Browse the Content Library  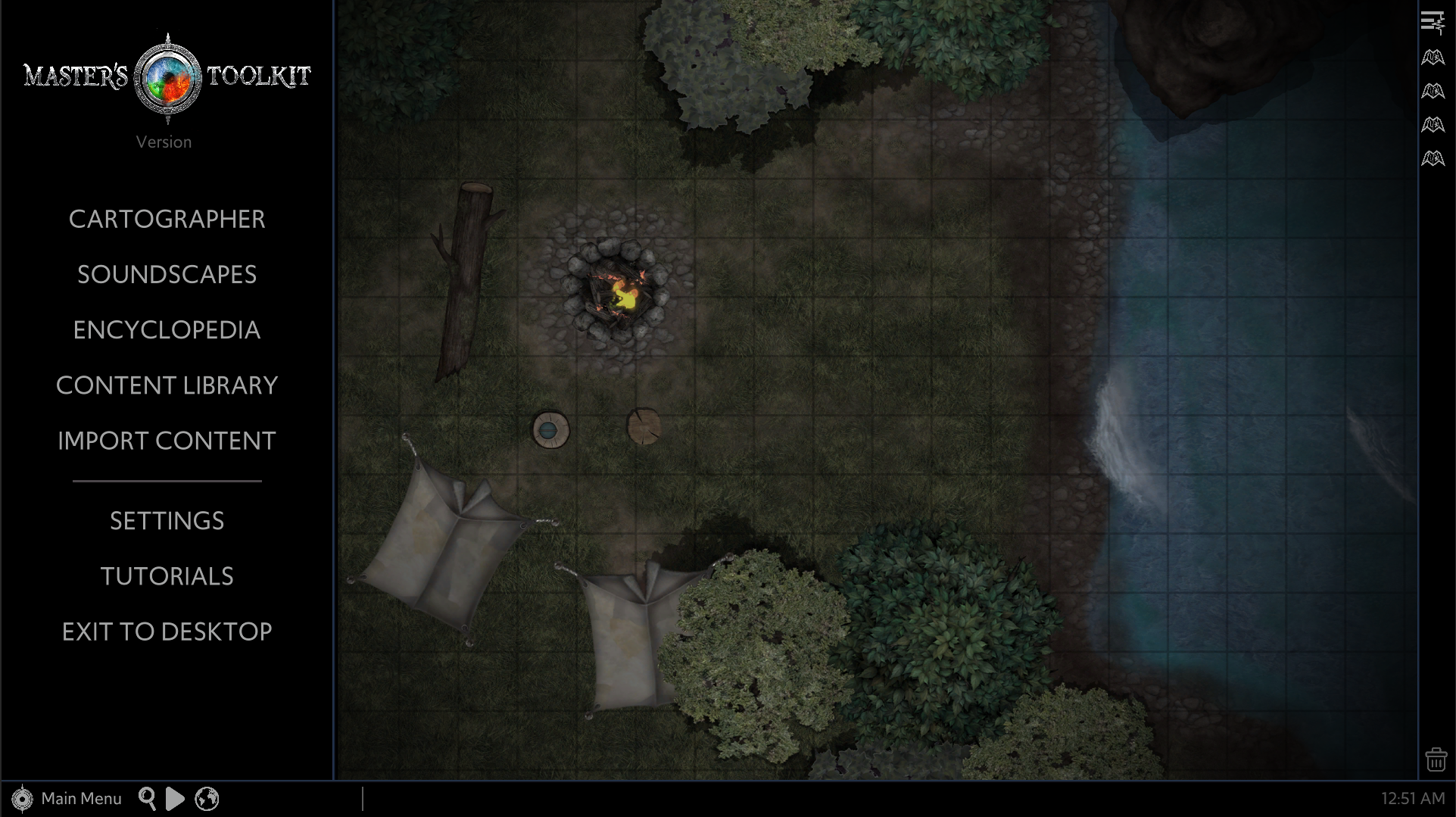[x=167, y=385]
